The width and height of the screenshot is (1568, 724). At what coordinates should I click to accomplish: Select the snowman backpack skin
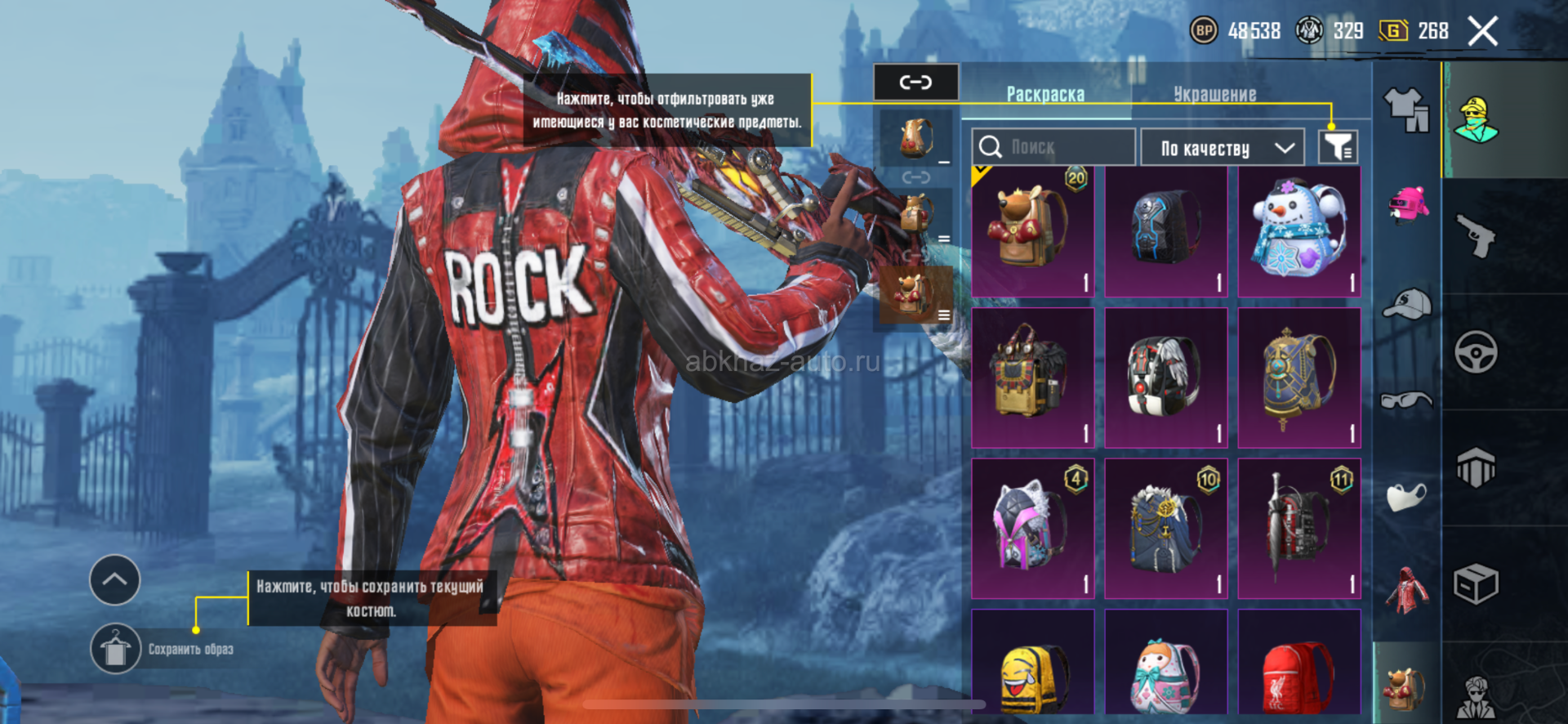click(x=1298, y=231)
